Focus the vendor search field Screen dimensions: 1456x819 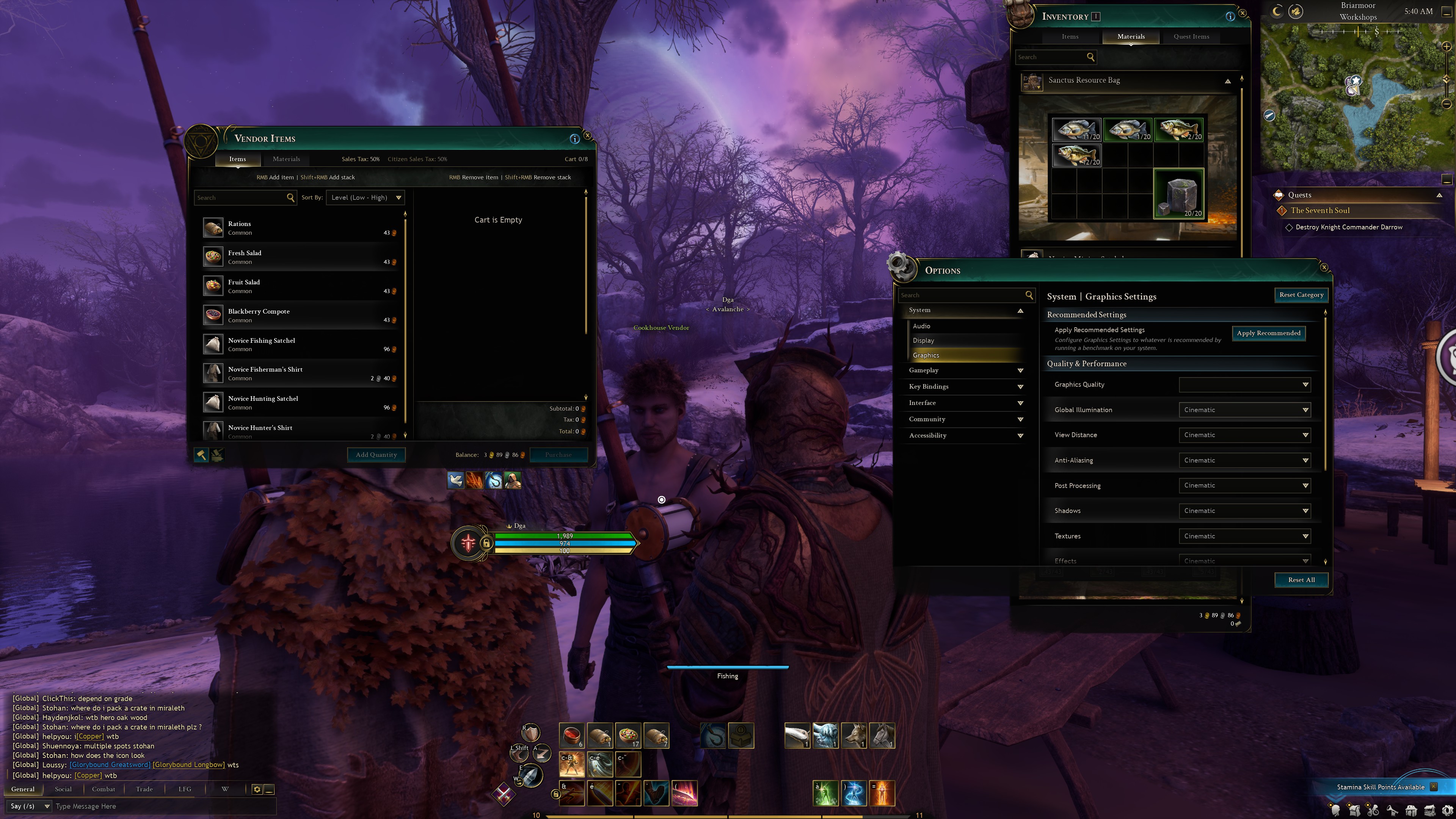point(240,197)
